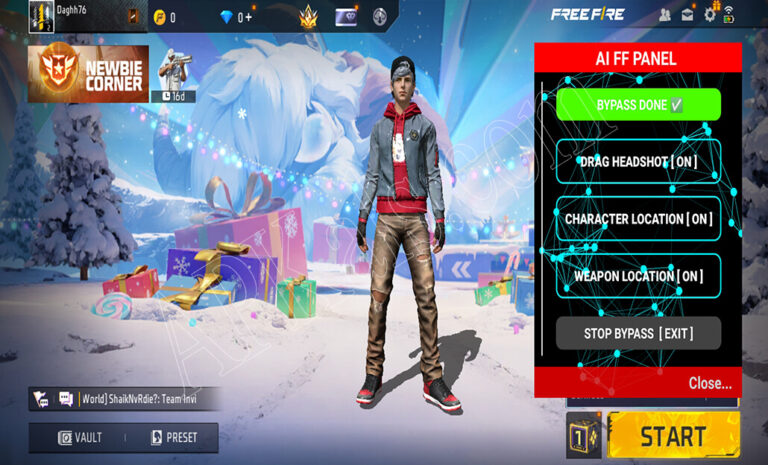Open the world chat message bar
This screenshot has width=768, height=465.
pos(125,399)
